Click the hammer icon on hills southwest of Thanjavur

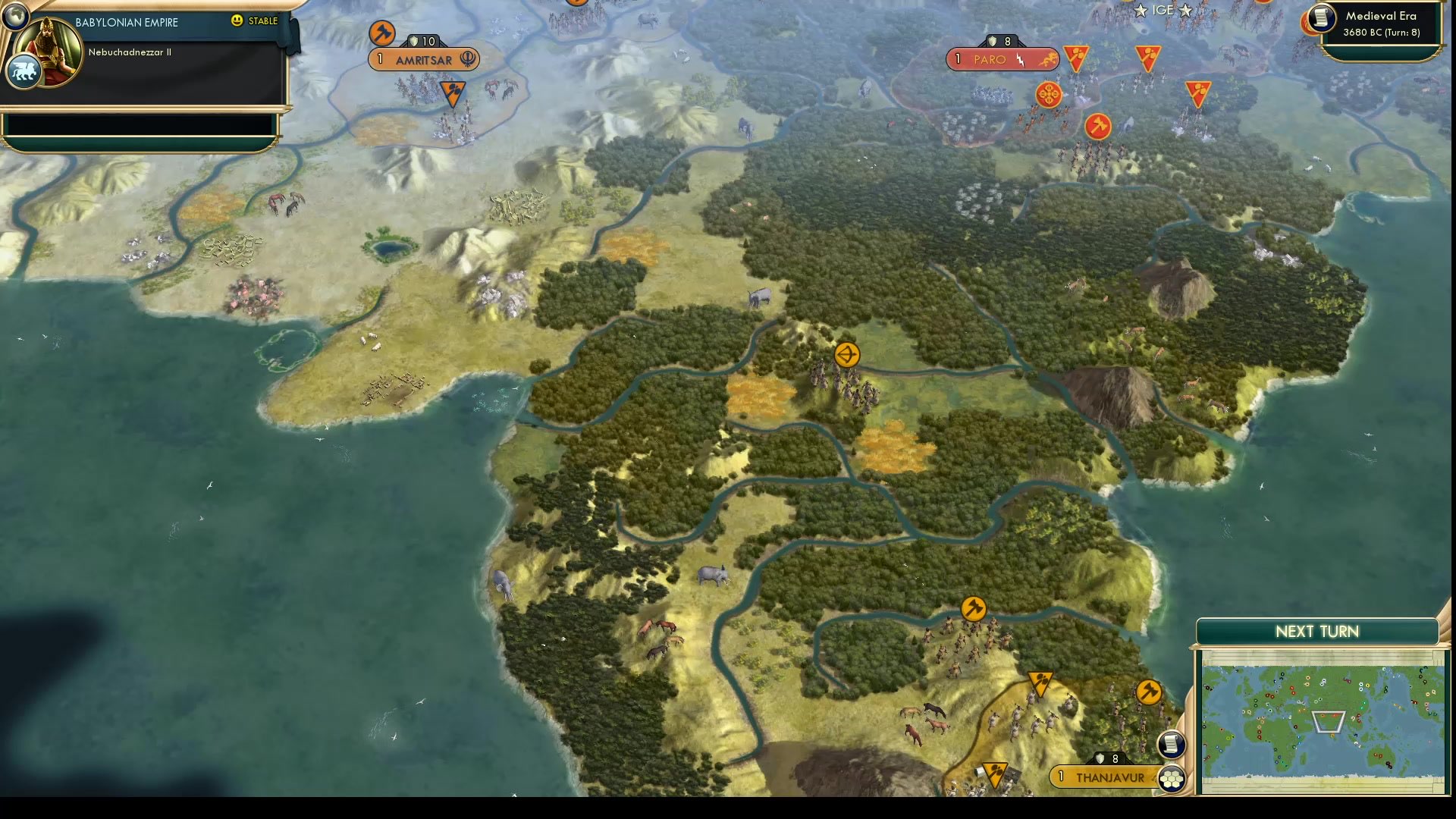(x=975, y=607)
